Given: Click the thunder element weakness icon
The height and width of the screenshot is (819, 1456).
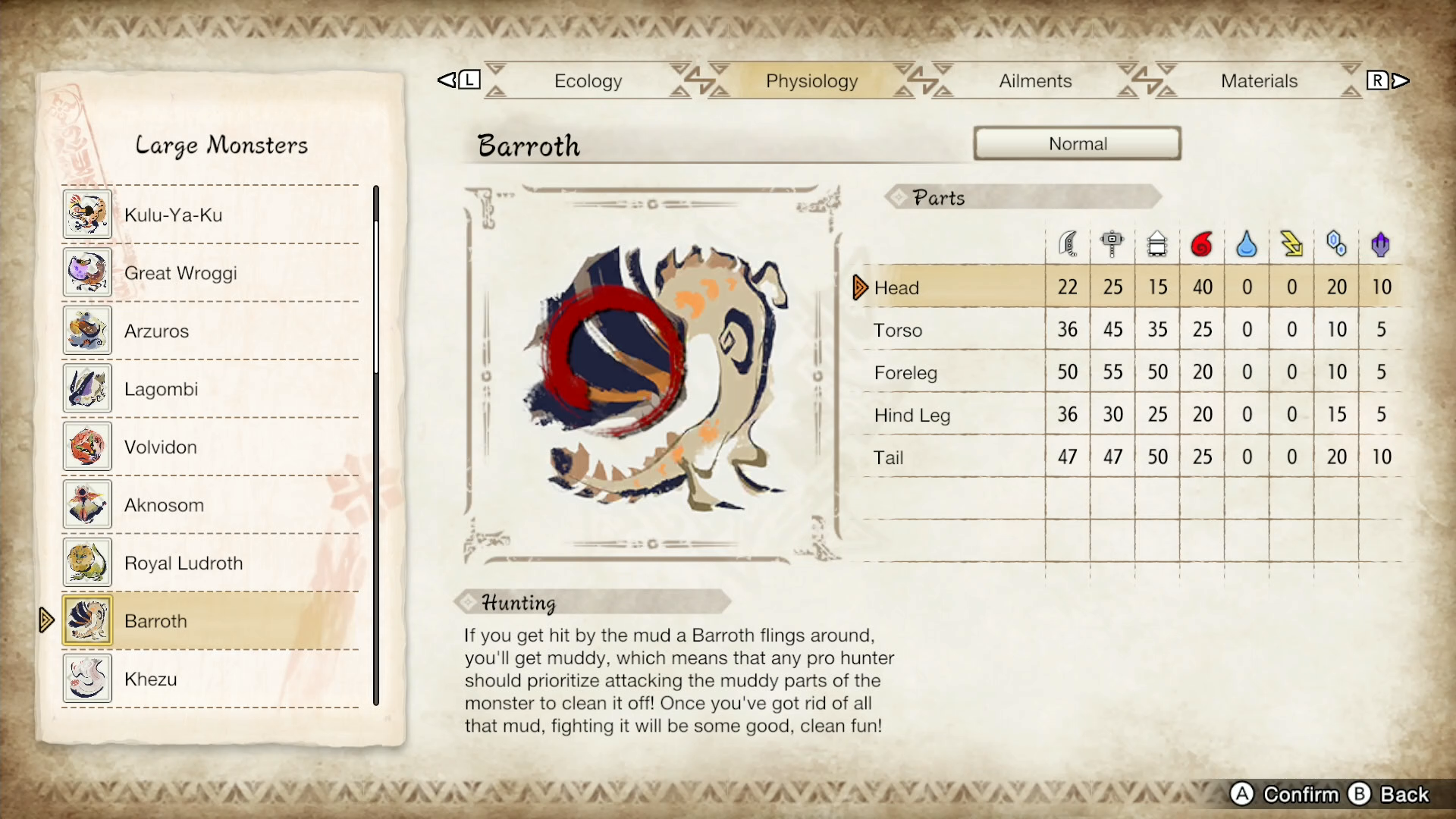Looking at the screenshot, I should (x=1291, y=243).
